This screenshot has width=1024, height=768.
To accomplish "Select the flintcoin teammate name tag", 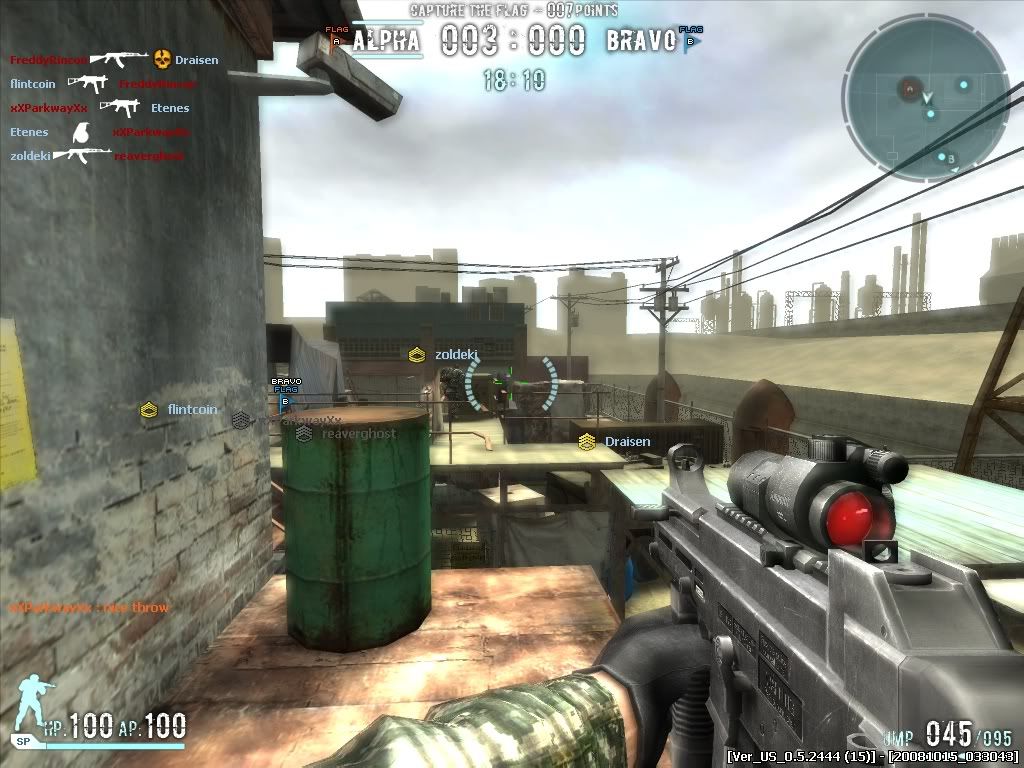I will pos(192,409).
